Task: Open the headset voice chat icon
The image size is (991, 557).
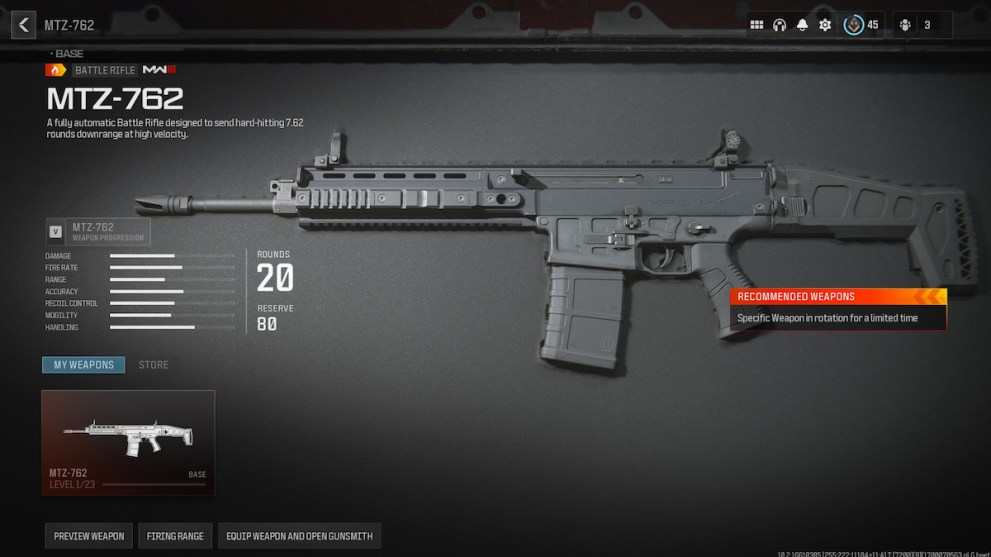Action: pyautogui.click(x=780, y=25)
